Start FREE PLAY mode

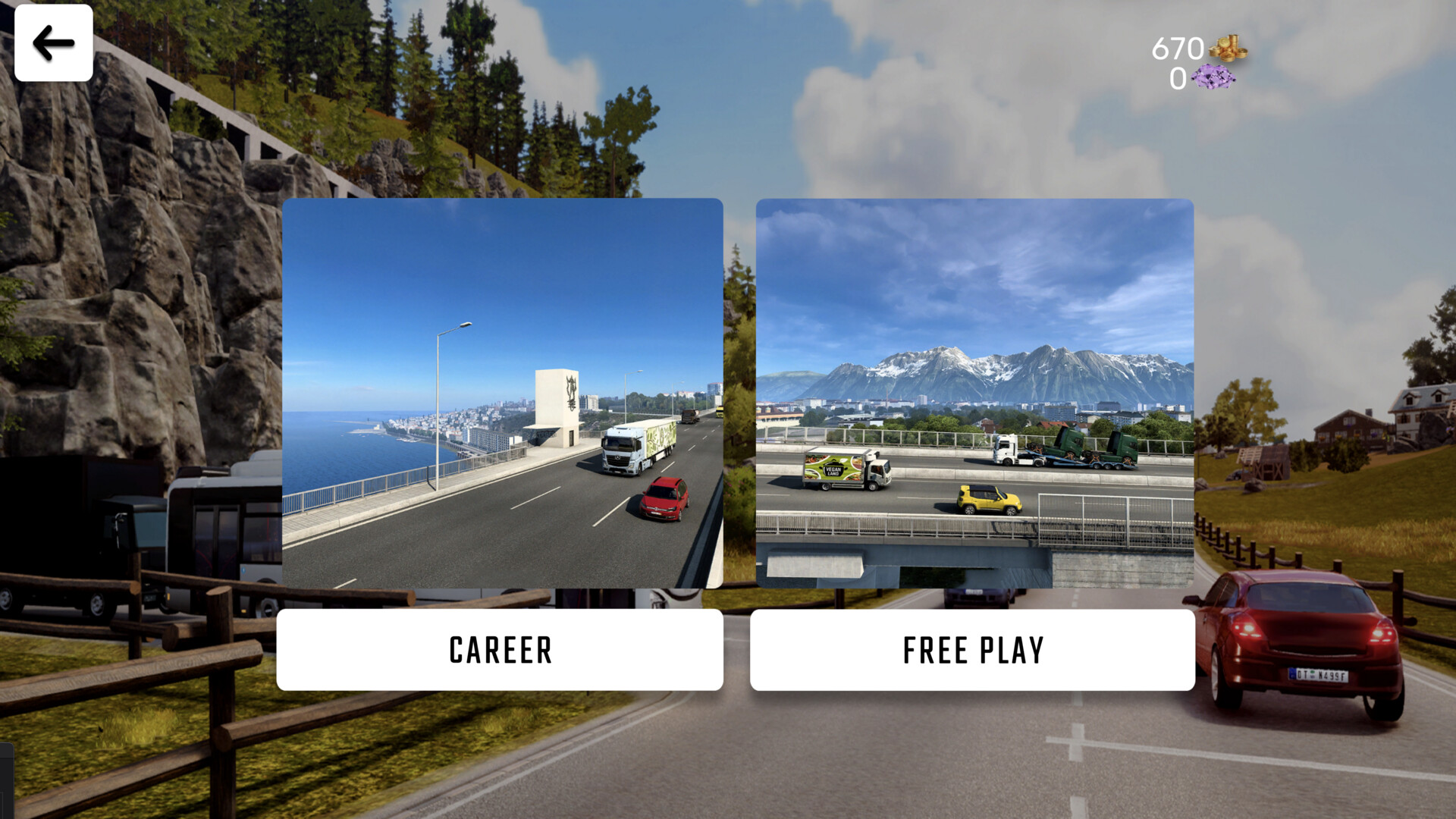974,651
